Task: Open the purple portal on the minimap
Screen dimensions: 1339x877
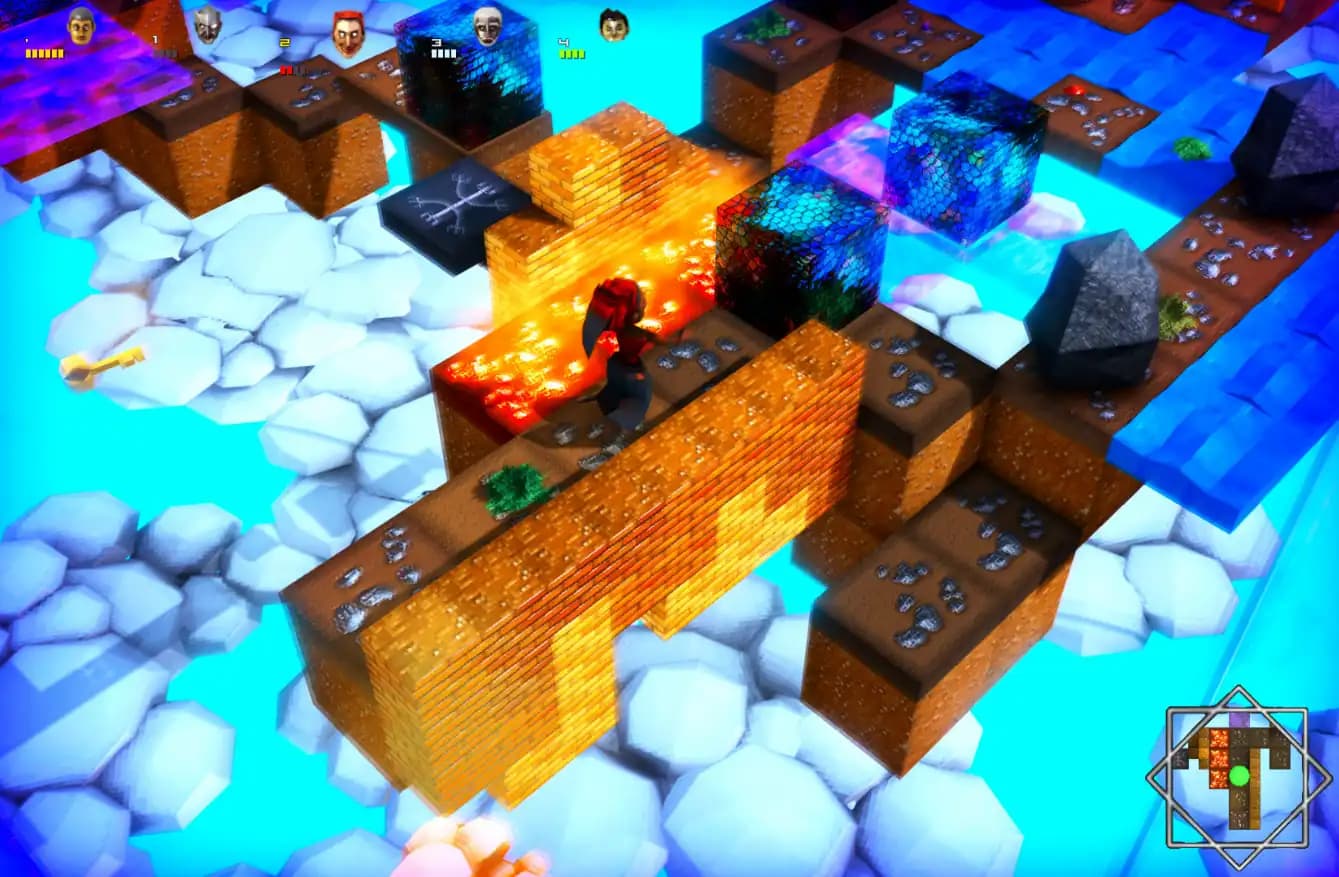Action: [1240, 719]
